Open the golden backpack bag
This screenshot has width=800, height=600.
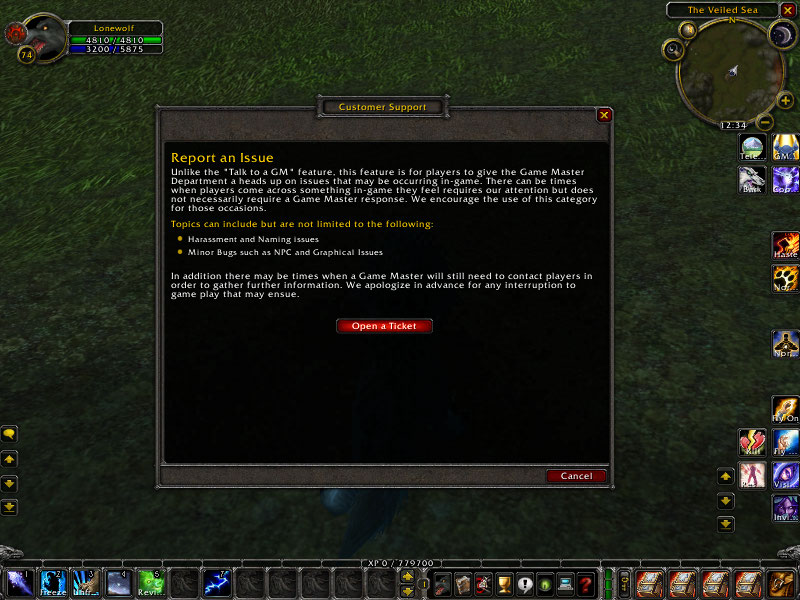click(x=782, y=582)
